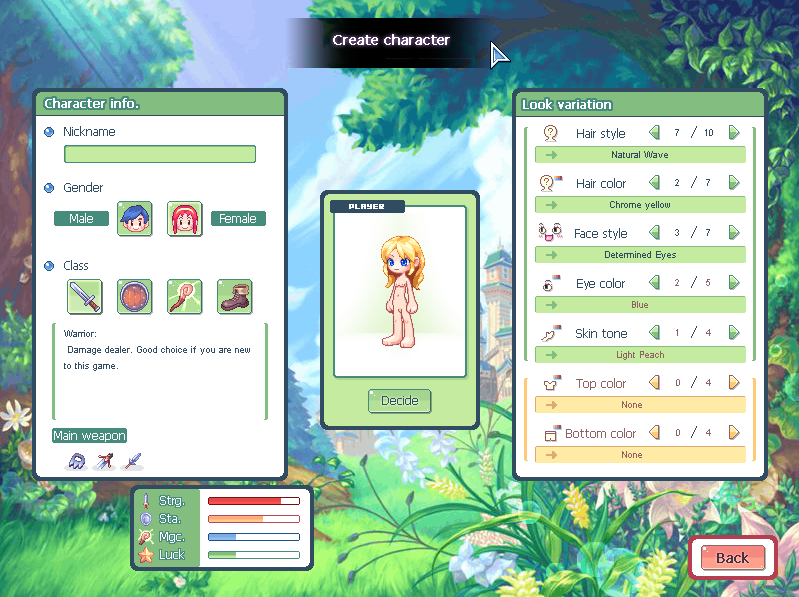Cycle to the next Eye color

click(734, 283)
